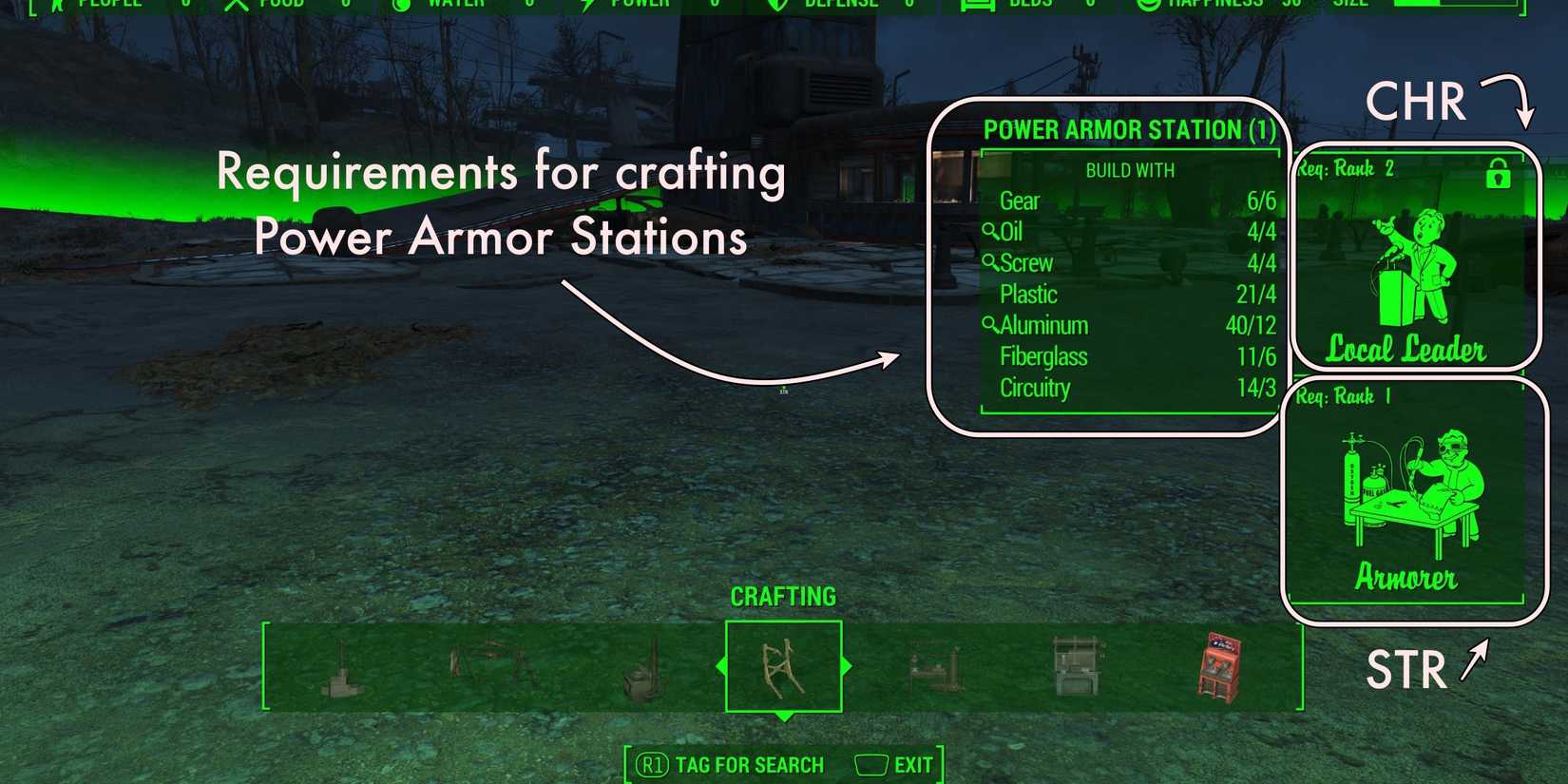Open the red vending machine crafting icon
Image resolution: width=1568 pixels, height=784 pixels.
click(x=1221, y=665)
